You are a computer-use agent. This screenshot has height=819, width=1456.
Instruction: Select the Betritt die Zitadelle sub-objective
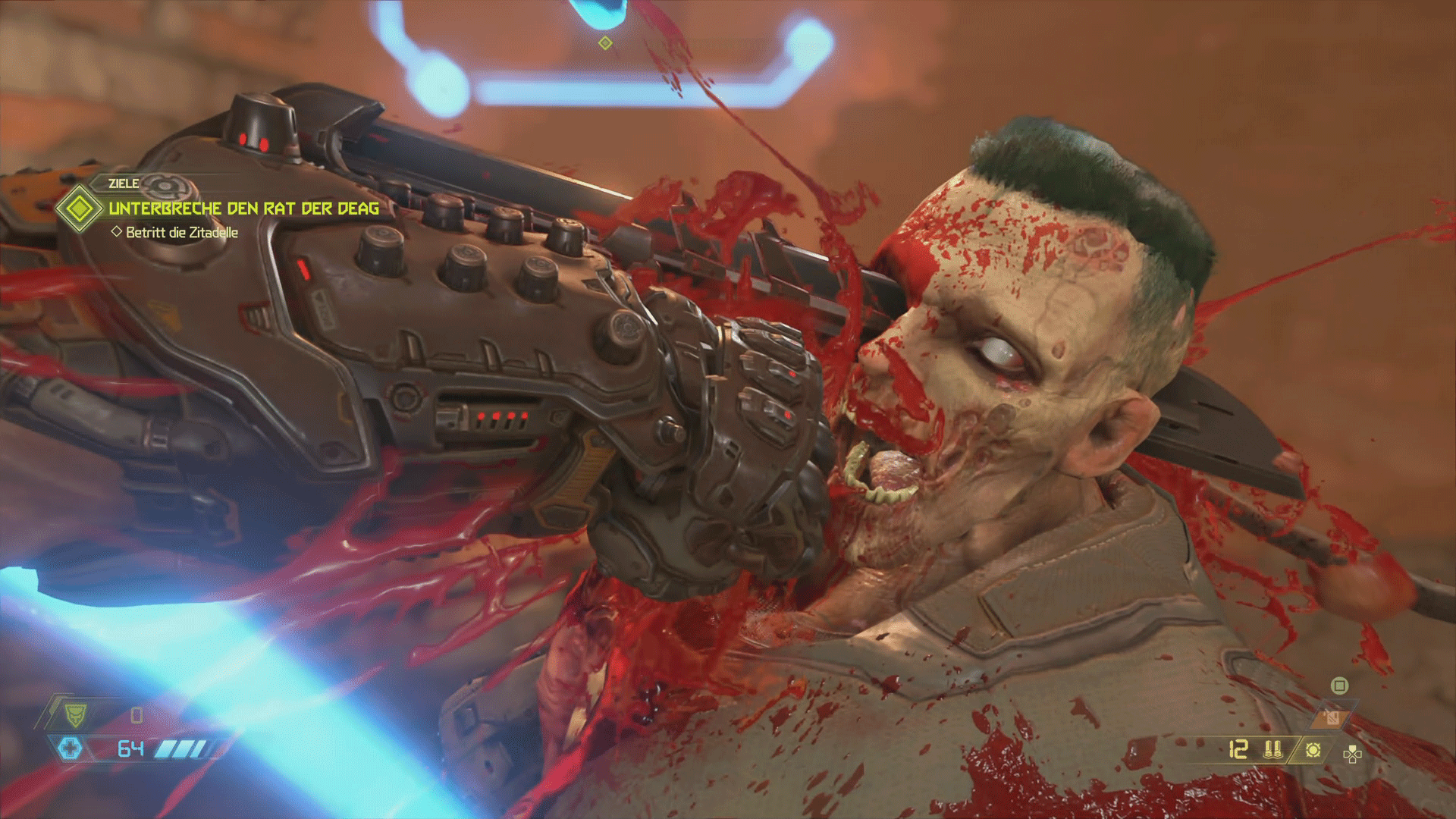pos(181,233)
